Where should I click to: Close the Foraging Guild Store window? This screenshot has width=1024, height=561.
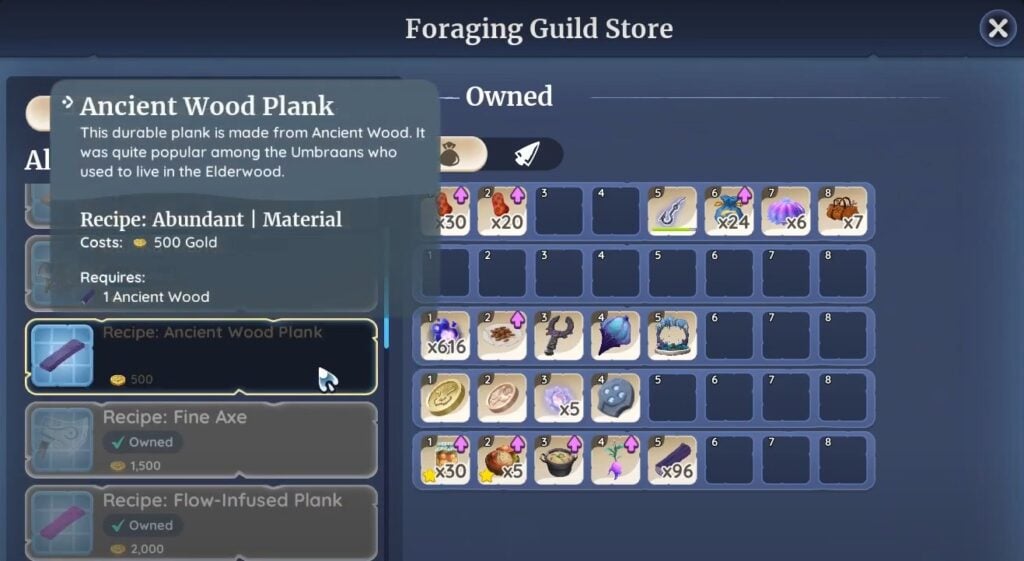tap(997, 29)
